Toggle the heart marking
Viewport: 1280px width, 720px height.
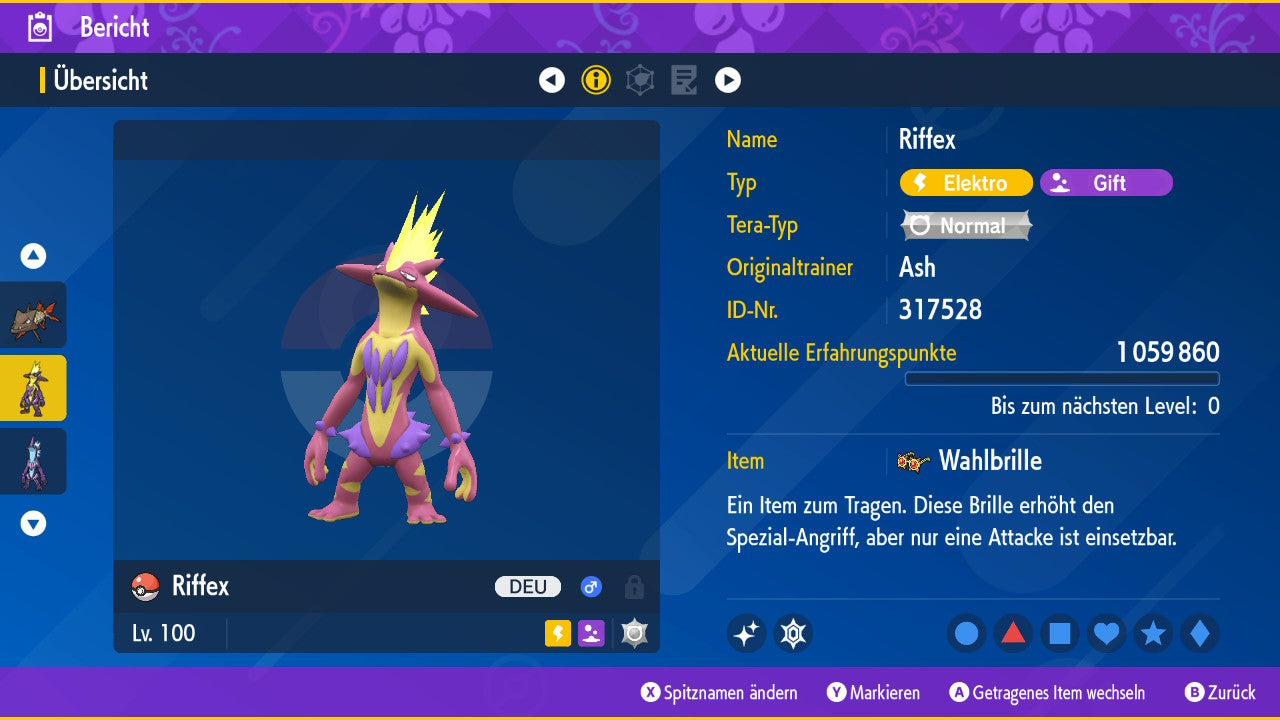click(1106, 634)
